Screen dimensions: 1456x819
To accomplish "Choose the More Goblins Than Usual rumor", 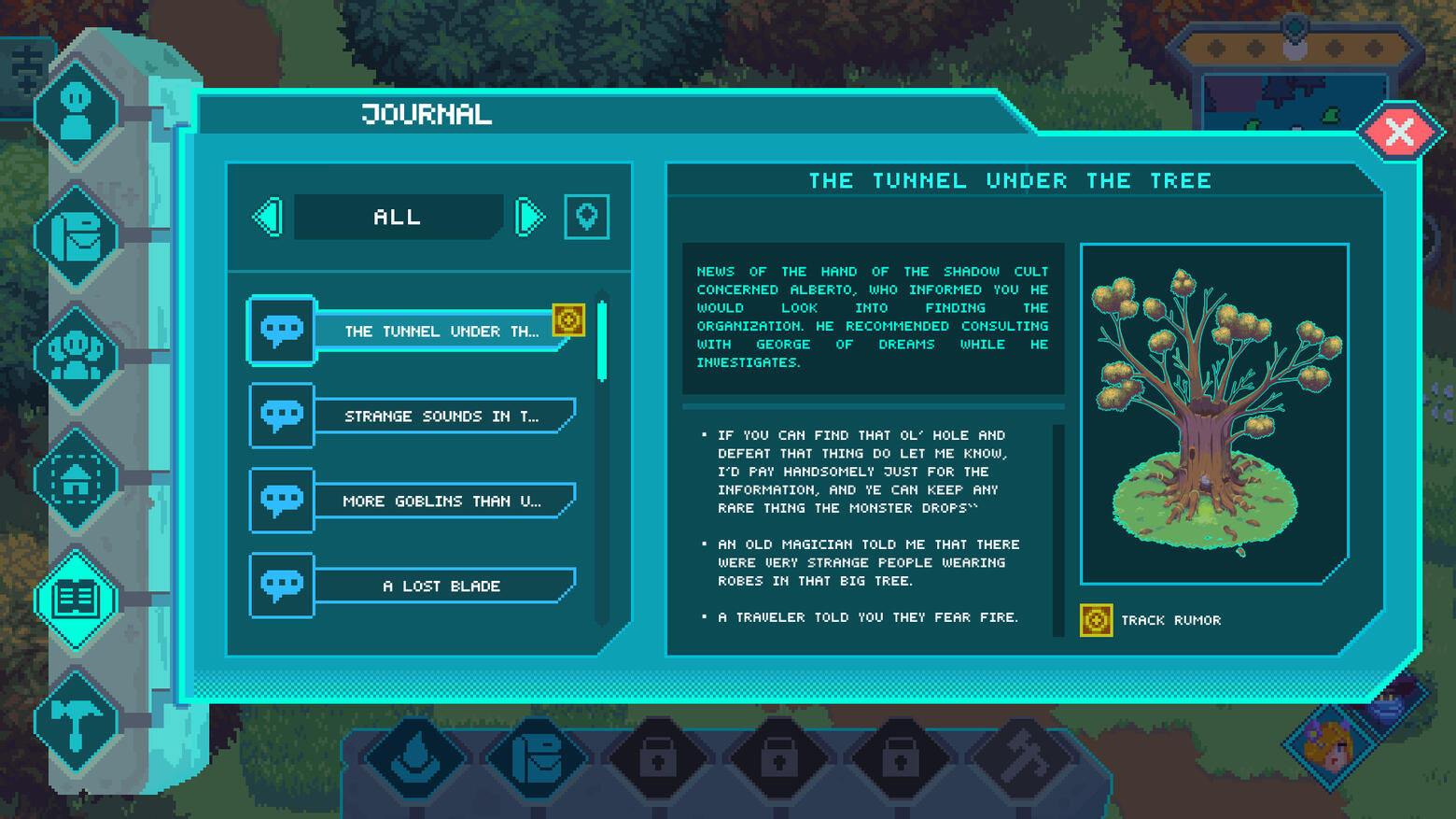I will tap(441, 501).
